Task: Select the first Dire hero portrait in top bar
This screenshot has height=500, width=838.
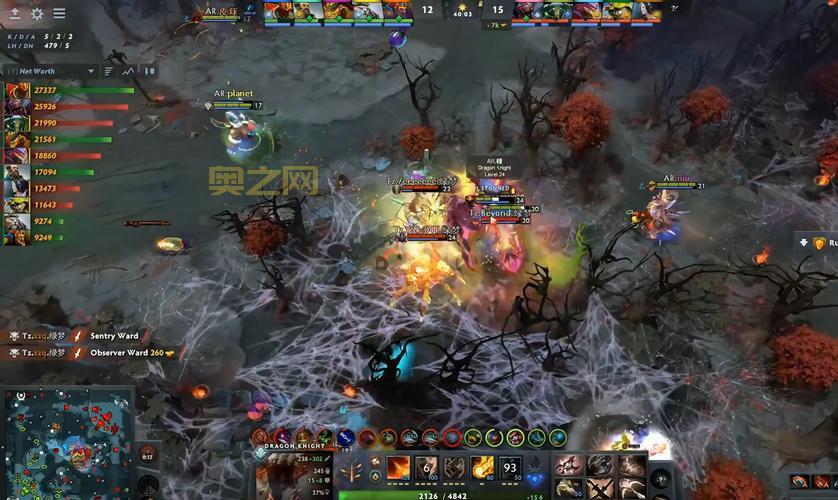Action: coord(527,10)
